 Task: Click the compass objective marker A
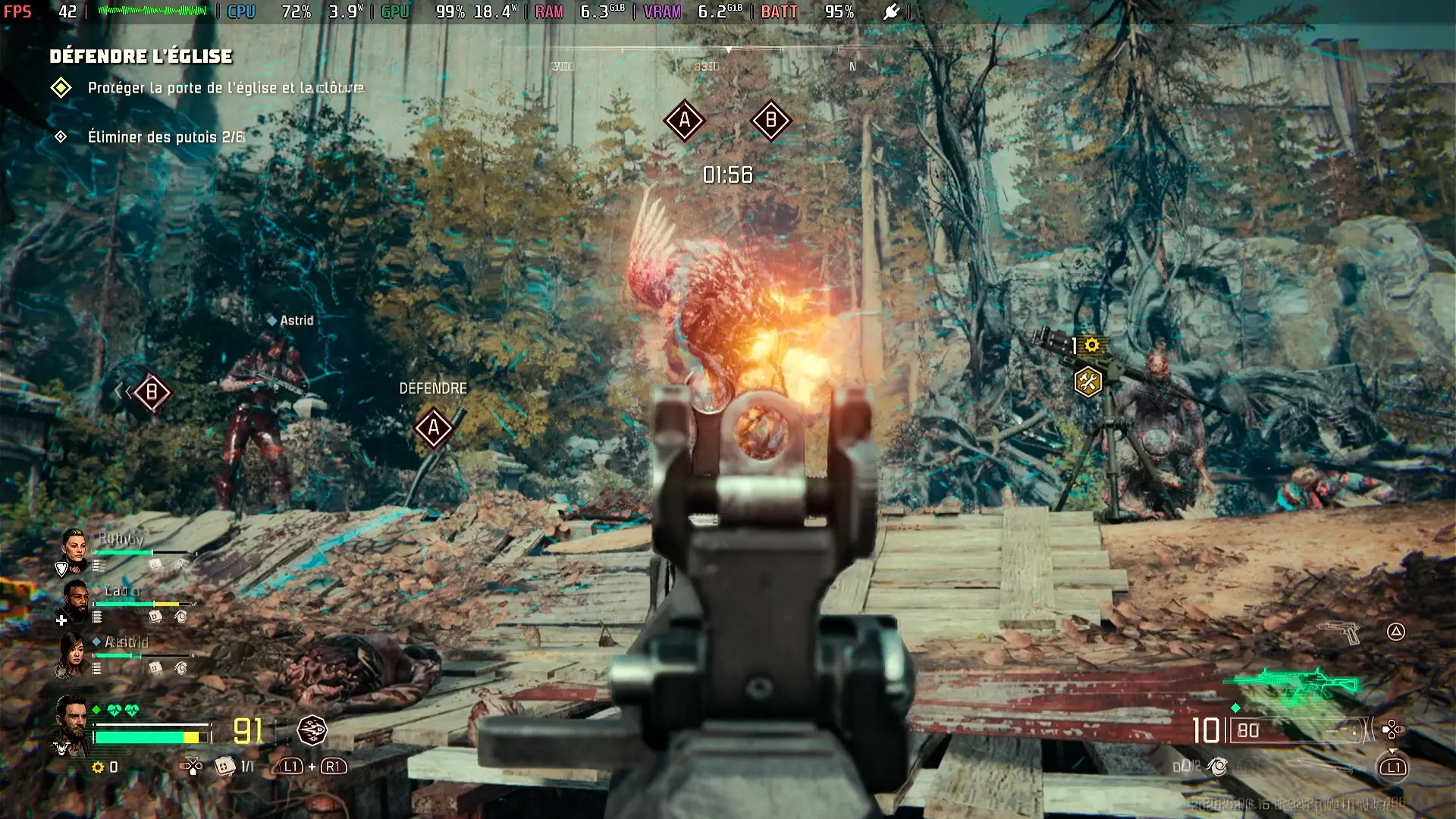click(x=685, y=120)
